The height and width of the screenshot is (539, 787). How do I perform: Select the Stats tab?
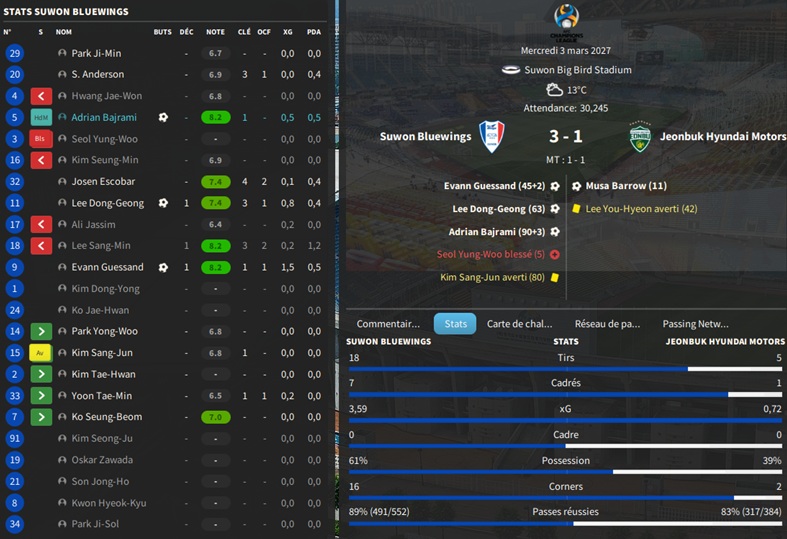point(455,324)
